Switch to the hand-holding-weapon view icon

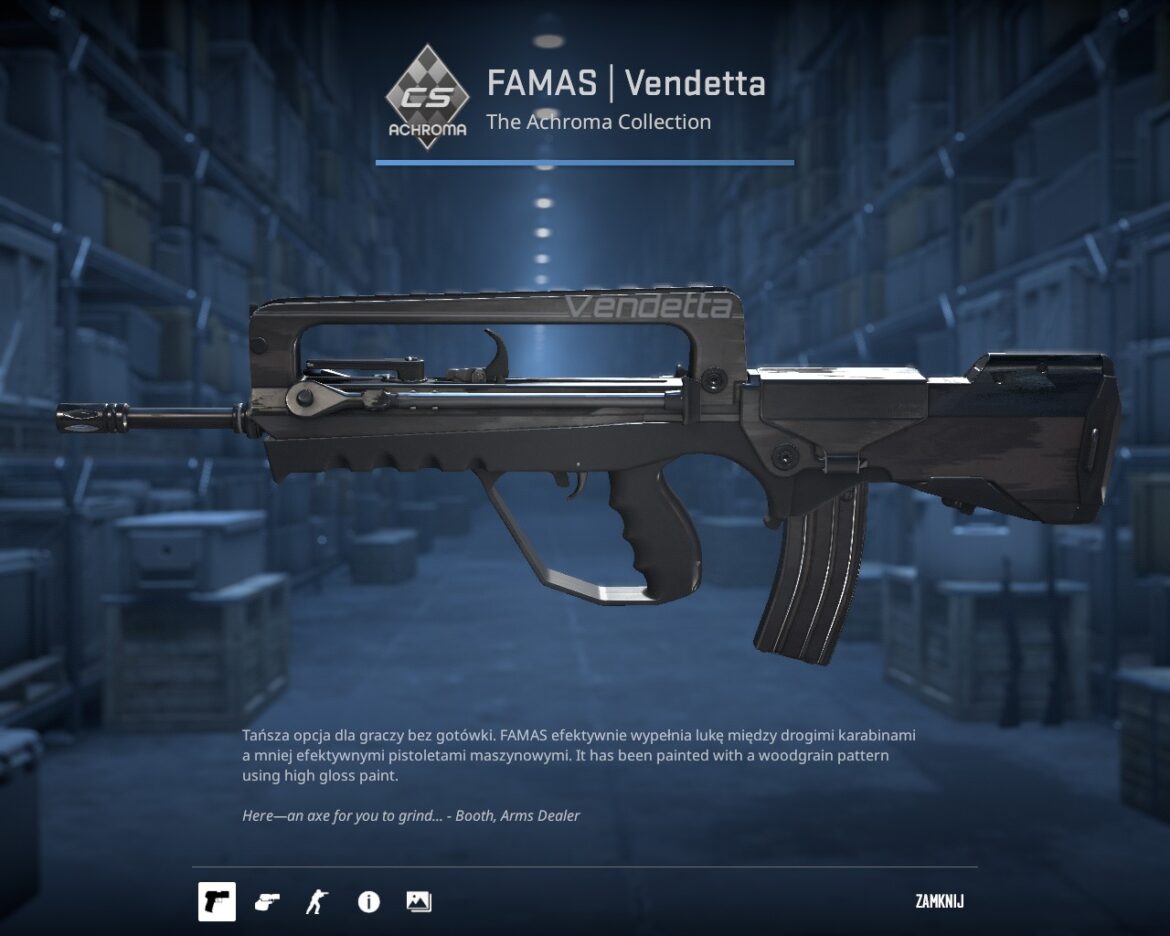(267, 902)
